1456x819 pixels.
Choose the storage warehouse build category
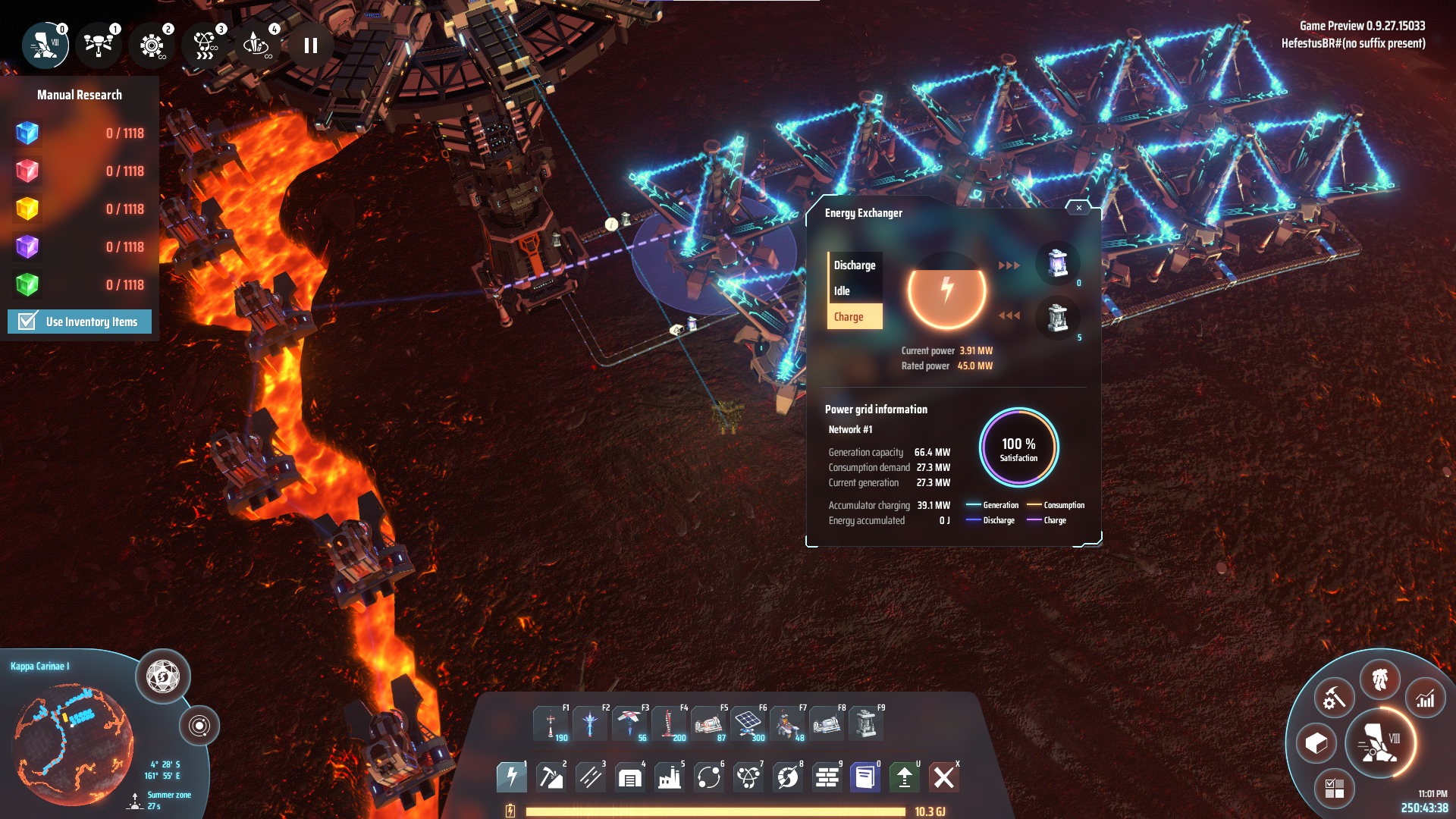click(629, 777)
